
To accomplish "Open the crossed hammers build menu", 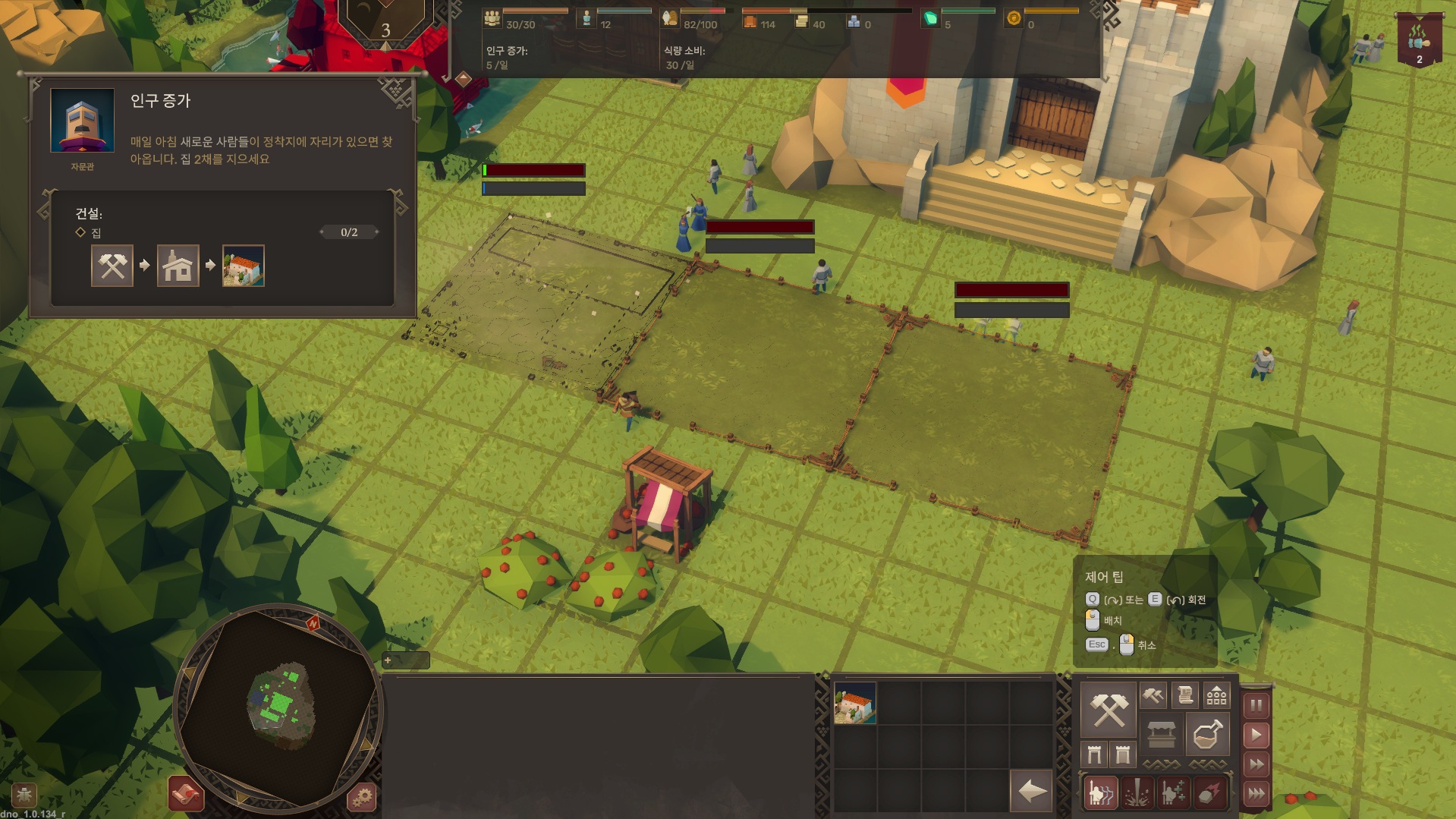I will pyautogui.click(x=1108, y=710).
